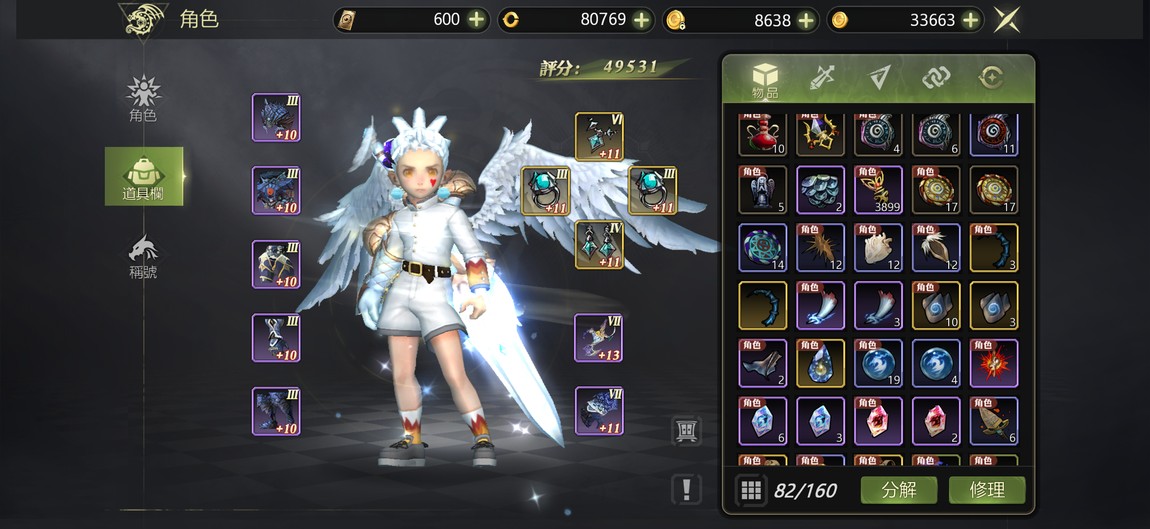Switch to the sword equipment bag tab
Screen dimensions: 1150x529
tap(822, 77)
